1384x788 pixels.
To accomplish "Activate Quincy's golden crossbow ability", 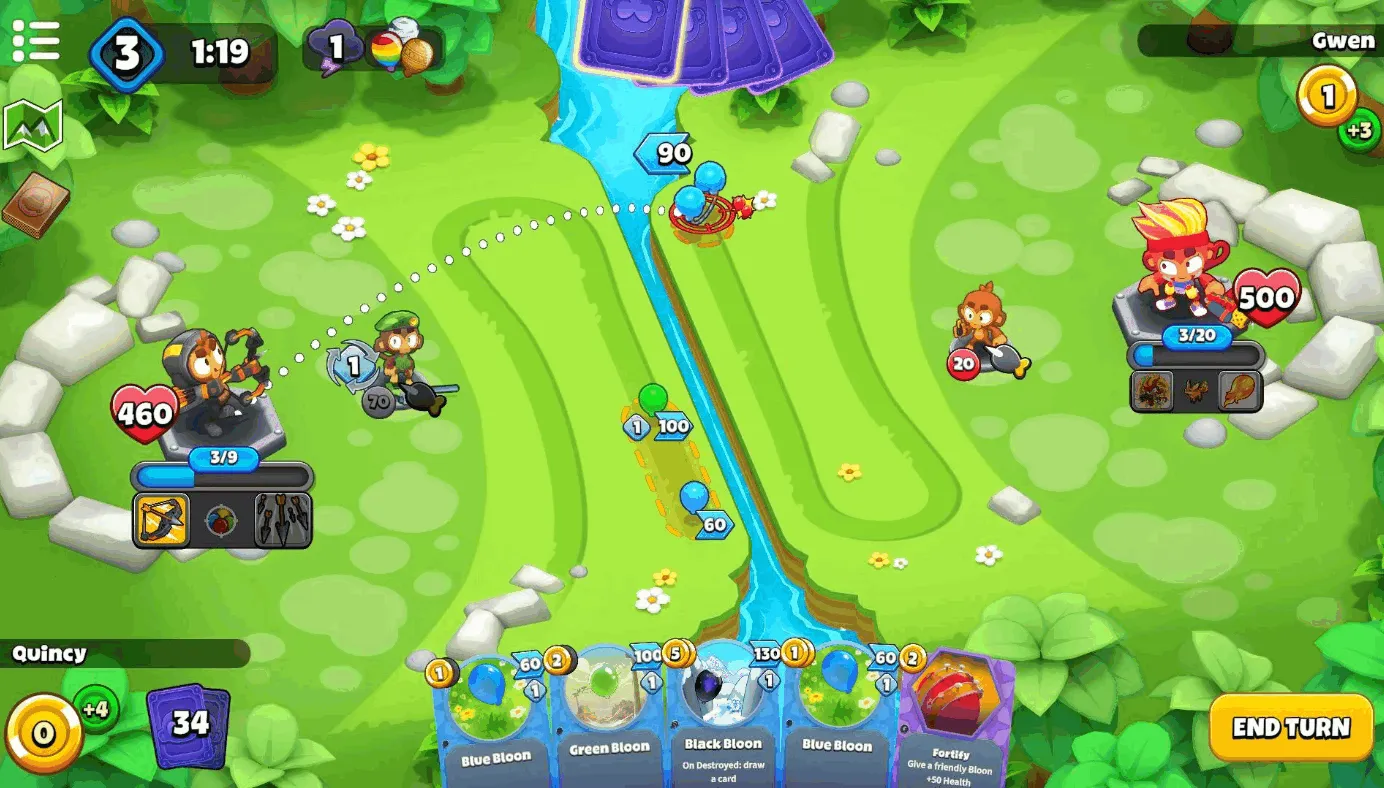I will (162, 519).
